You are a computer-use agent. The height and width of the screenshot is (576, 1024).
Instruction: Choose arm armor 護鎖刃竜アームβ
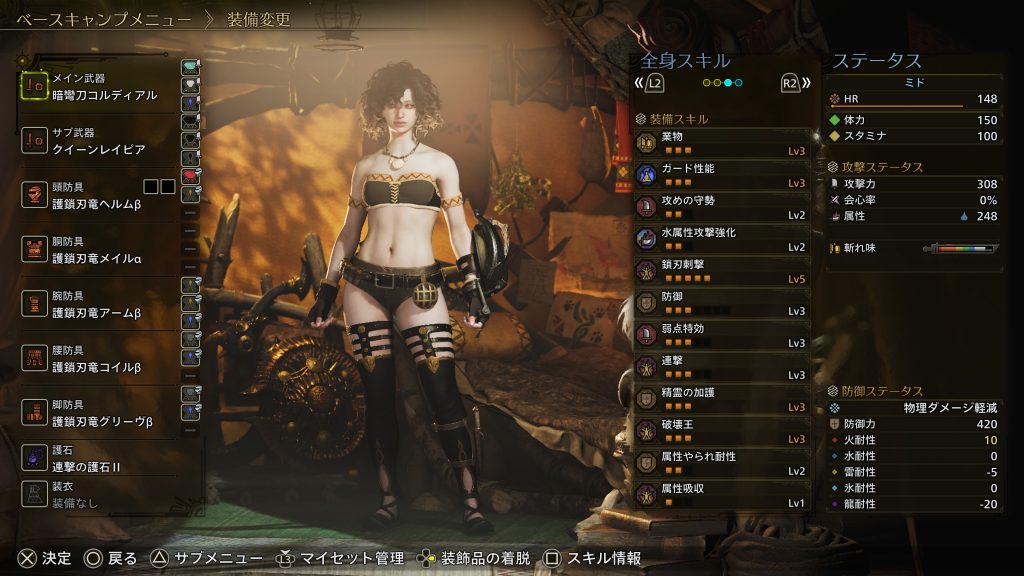coord(98,304)
